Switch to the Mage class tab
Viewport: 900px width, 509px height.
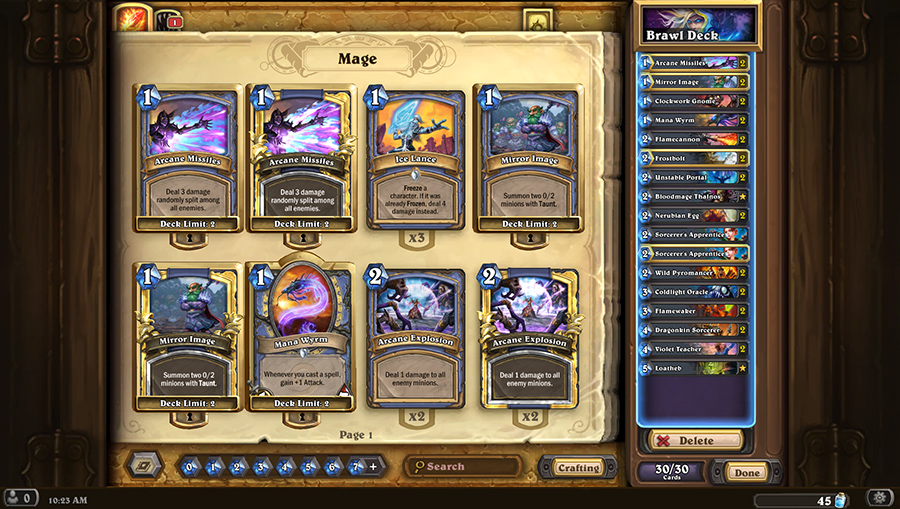point(131,18)
